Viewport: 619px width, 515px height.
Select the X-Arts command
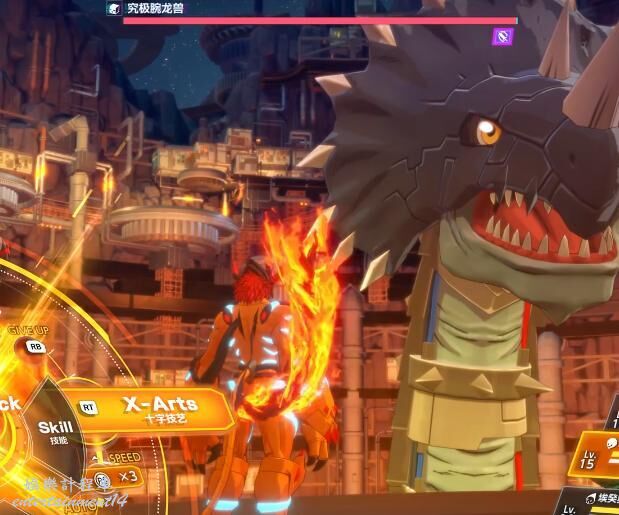(x=160, y=408)
